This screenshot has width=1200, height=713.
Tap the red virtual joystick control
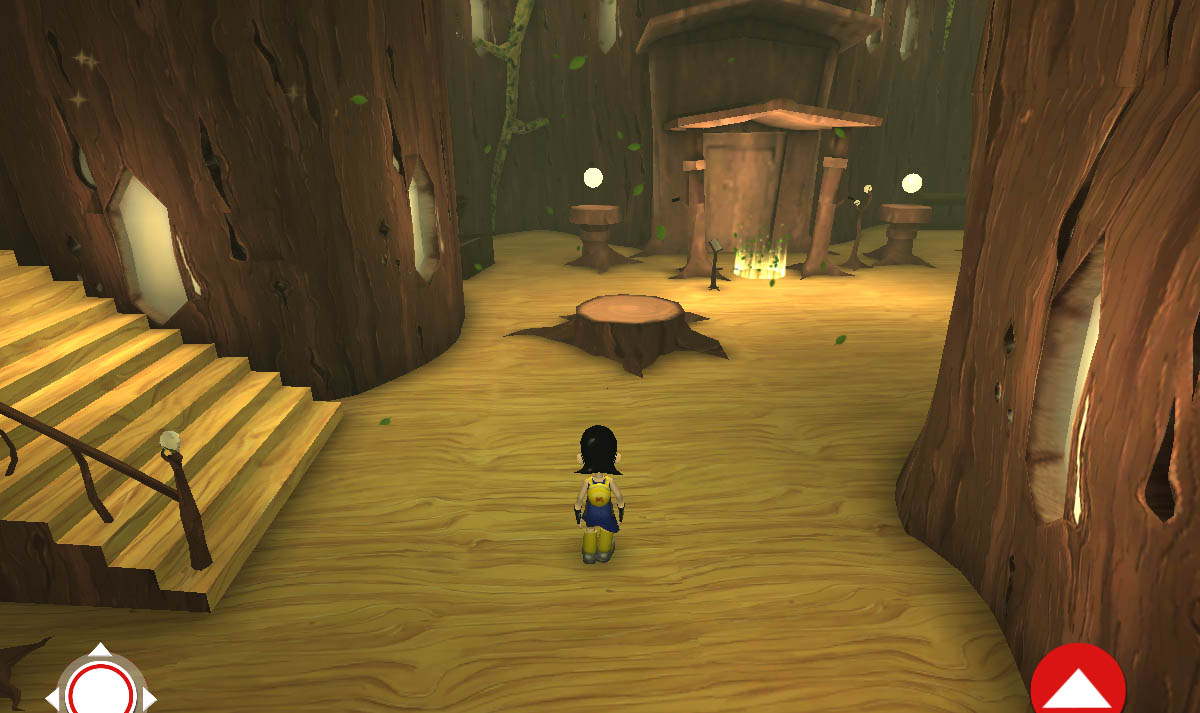101,688
